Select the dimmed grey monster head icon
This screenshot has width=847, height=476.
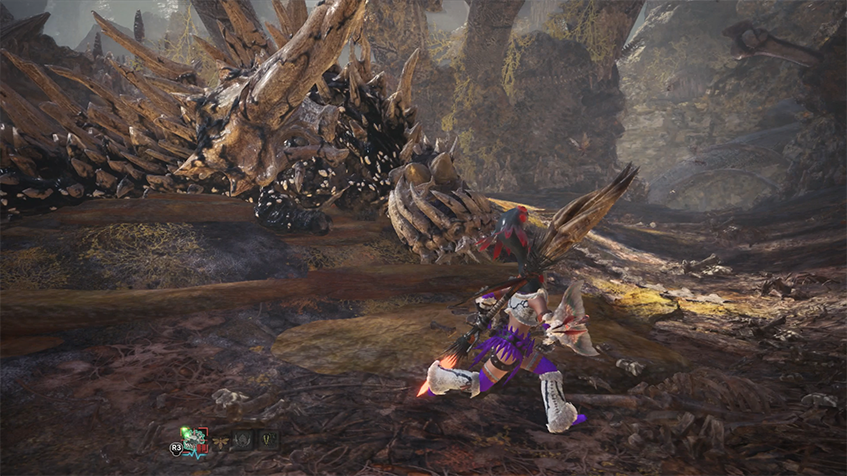(243, 440)
